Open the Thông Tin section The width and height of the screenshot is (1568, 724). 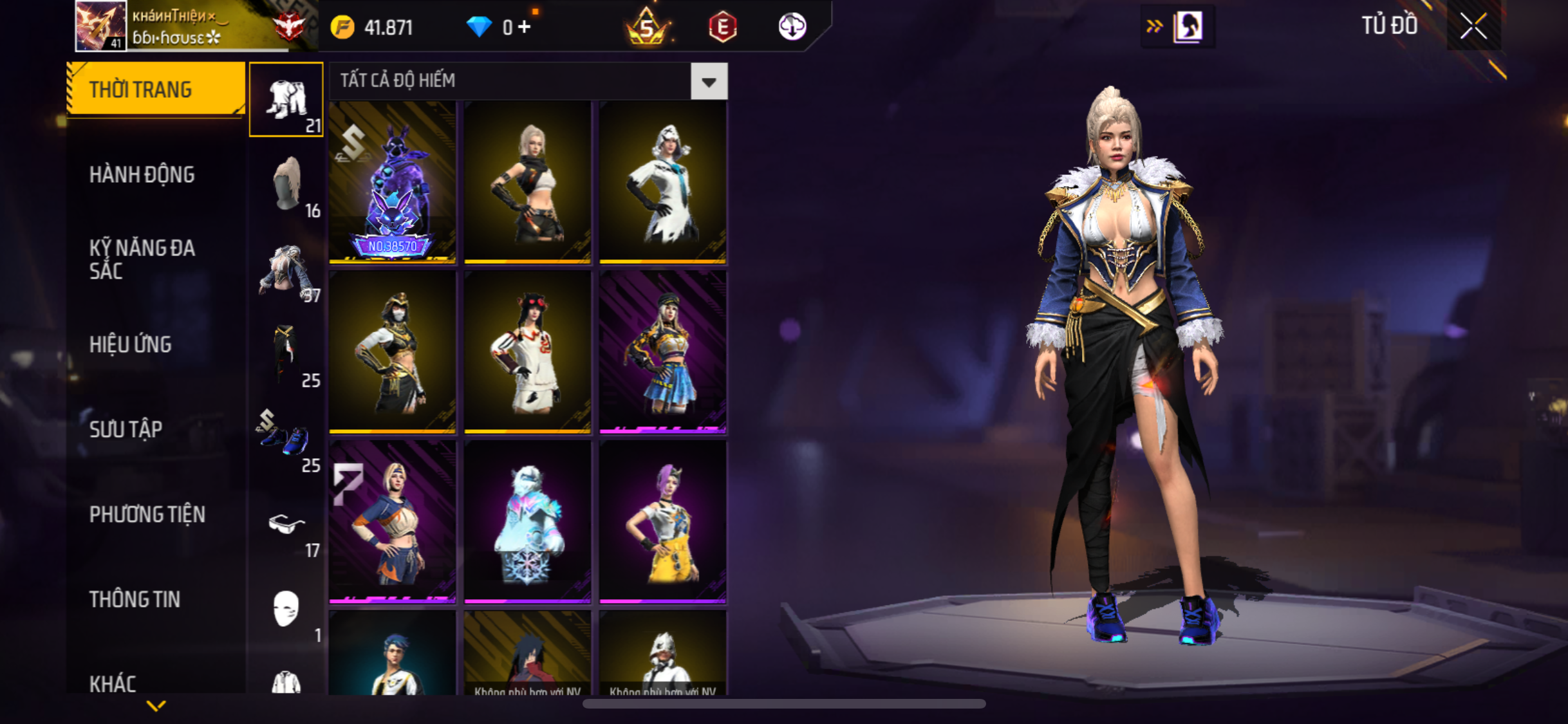click(x=135, y=599)
